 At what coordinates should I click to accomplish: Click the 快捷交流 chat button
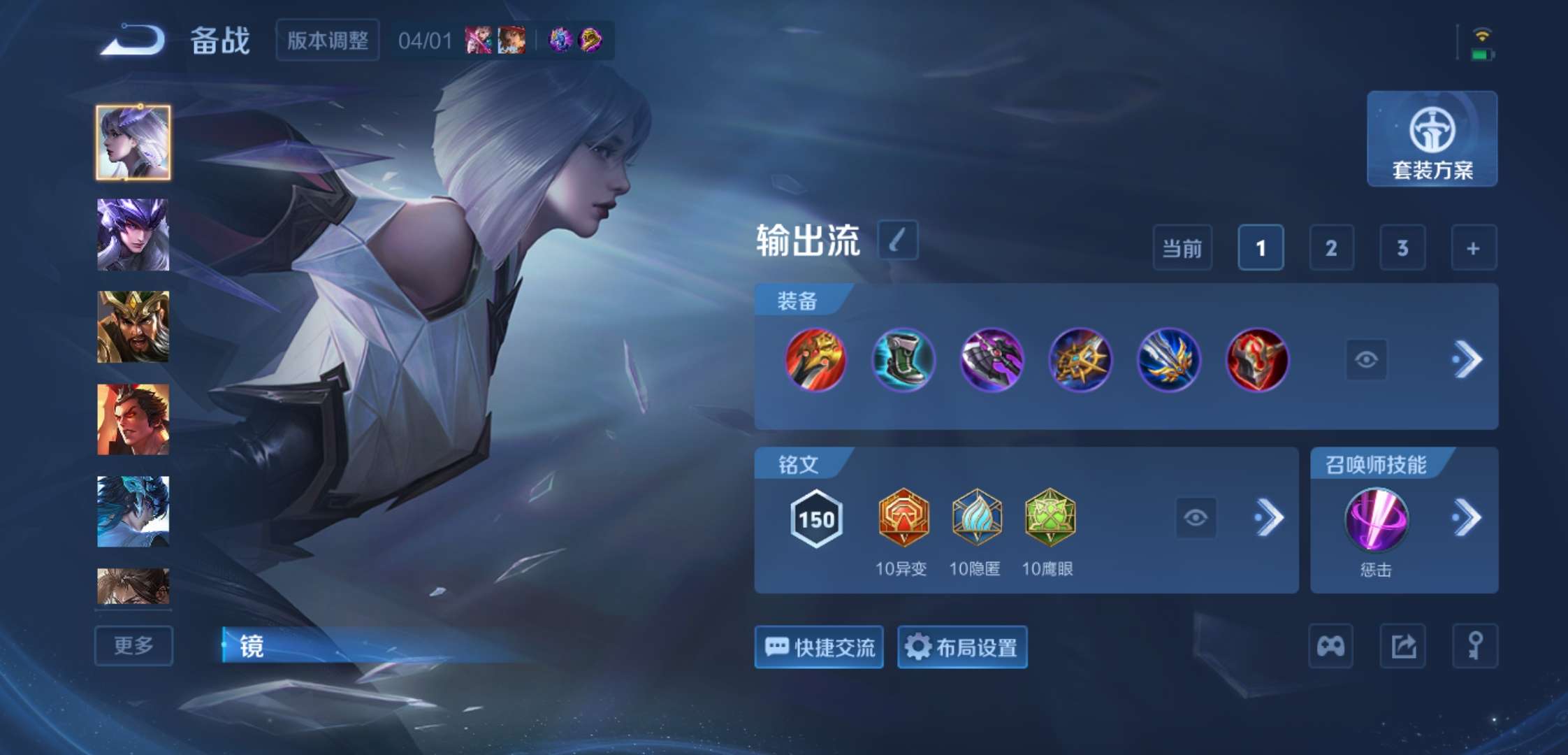(x=818, y=647)
